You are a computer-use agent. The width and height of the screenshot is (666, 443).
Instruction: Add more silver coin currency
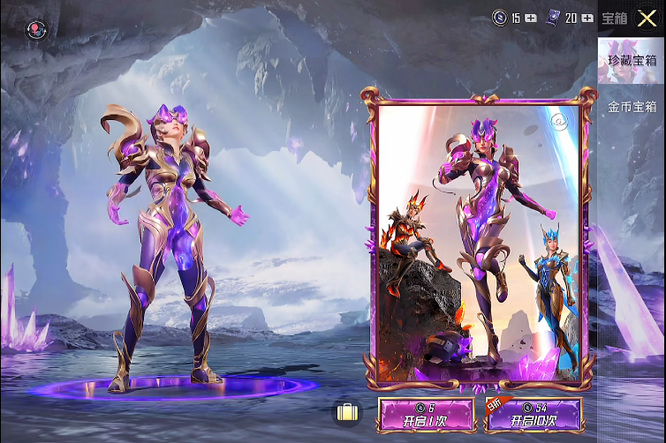click(x=530, y=18)
